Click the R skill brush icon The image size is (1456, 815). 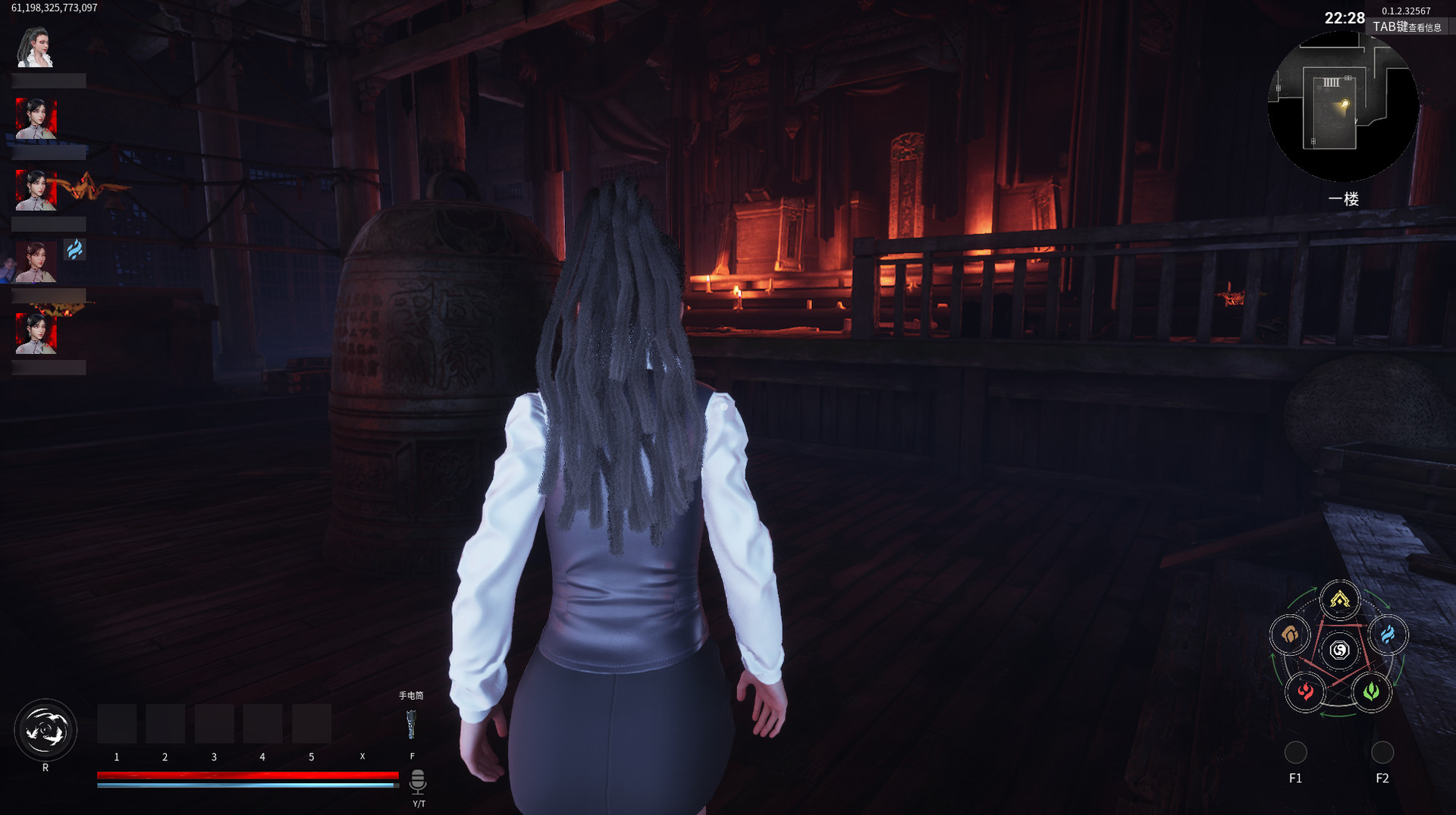(47, 729)
